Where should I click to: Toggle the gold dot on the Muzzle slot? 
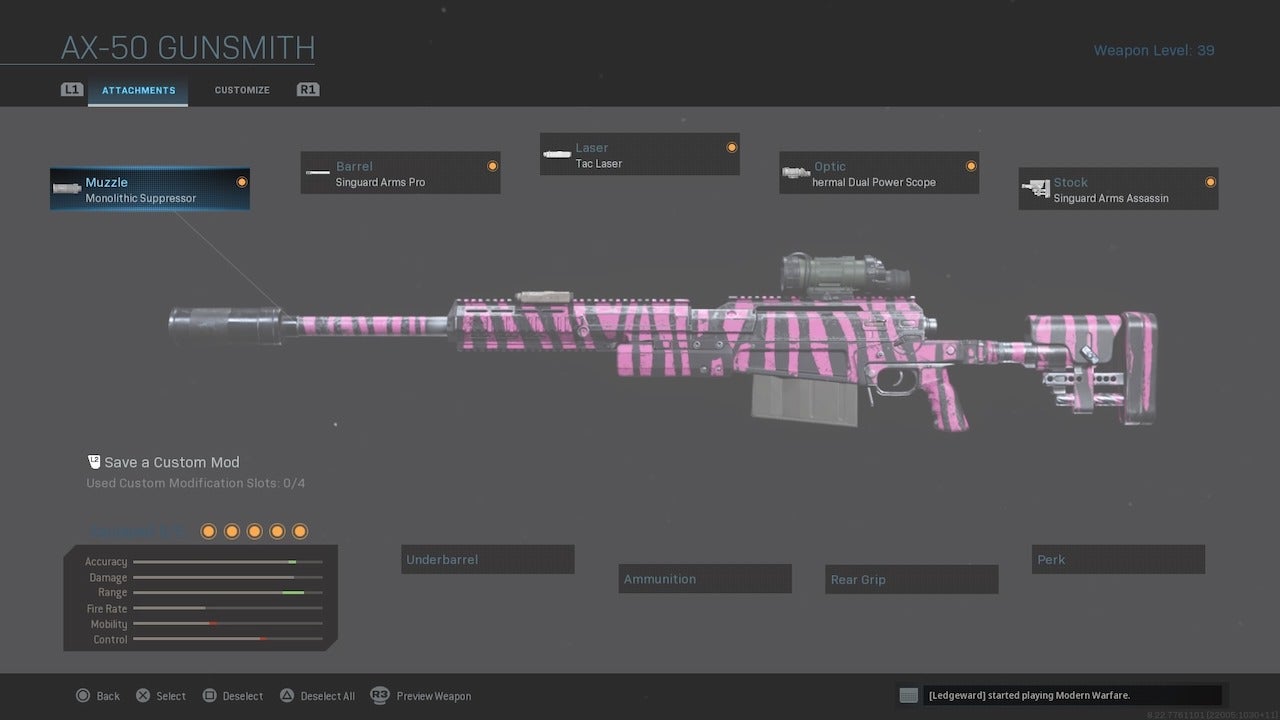point(240,181)
